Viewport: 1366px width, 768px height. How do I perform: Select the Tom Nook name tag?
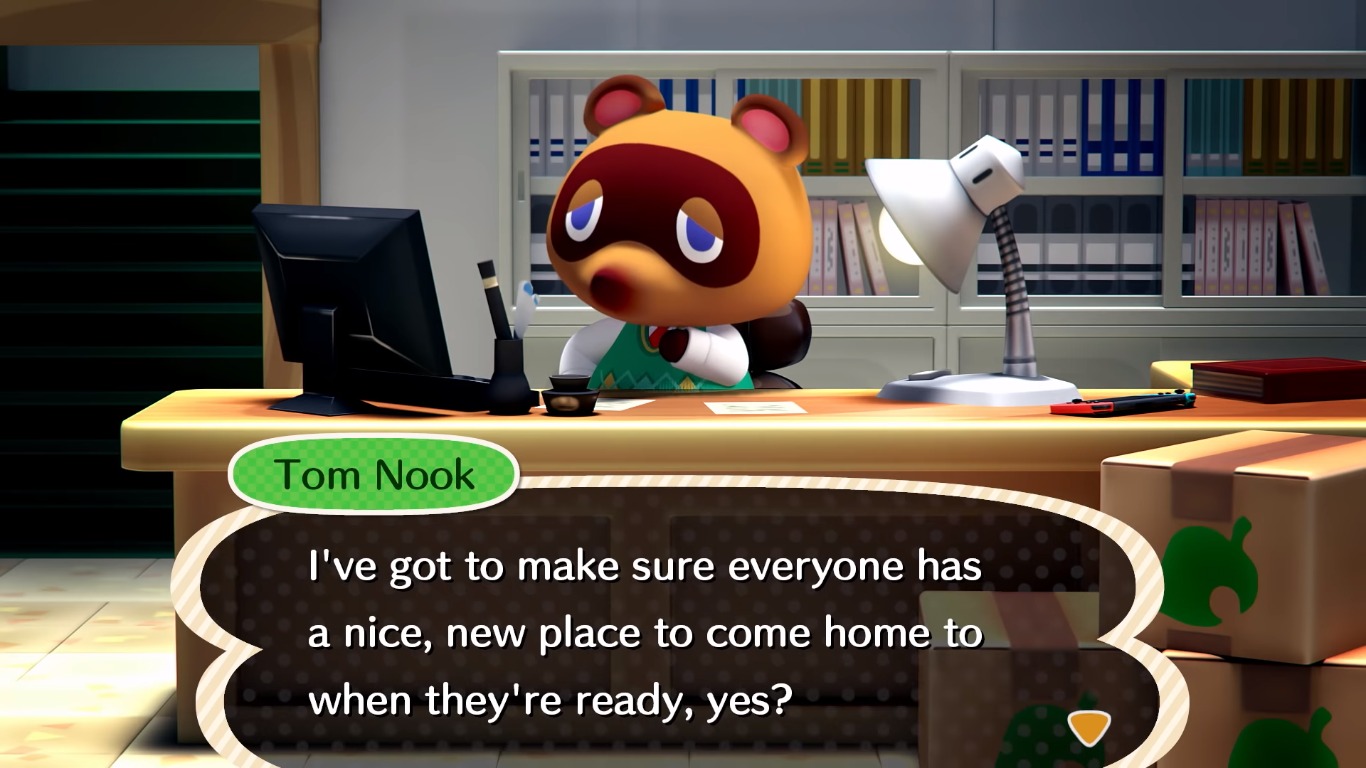(373, 474)
